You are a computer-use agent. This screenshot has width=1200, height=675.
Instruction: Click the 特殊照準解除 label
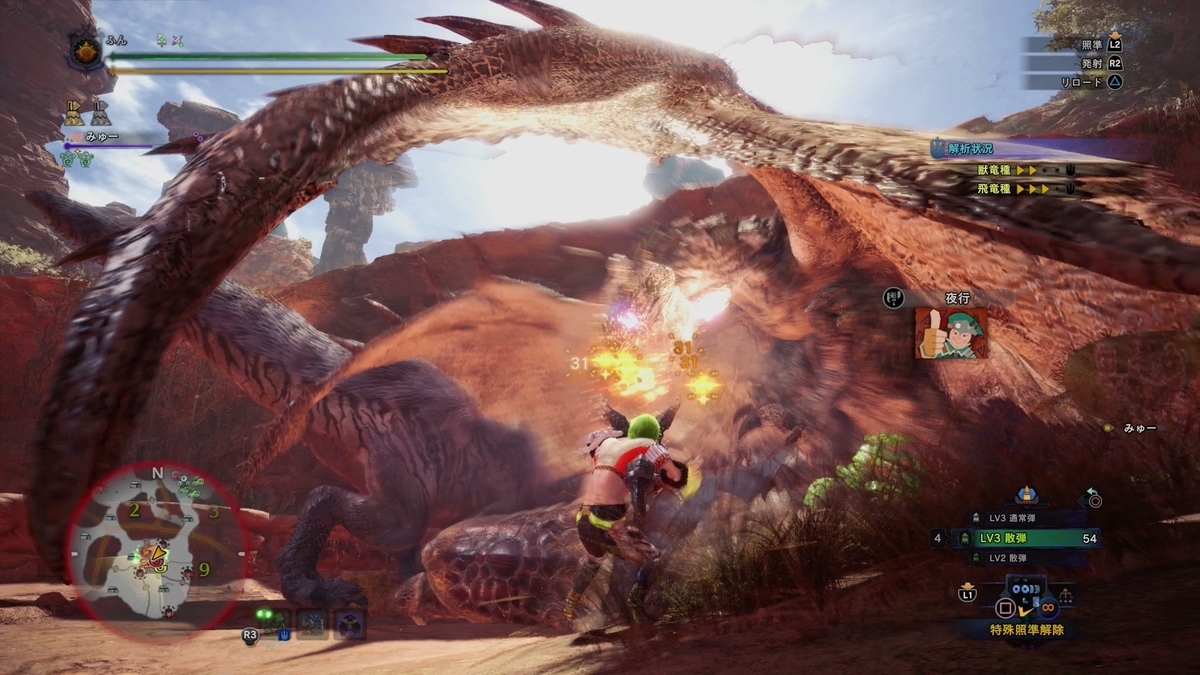(1026, 630)
